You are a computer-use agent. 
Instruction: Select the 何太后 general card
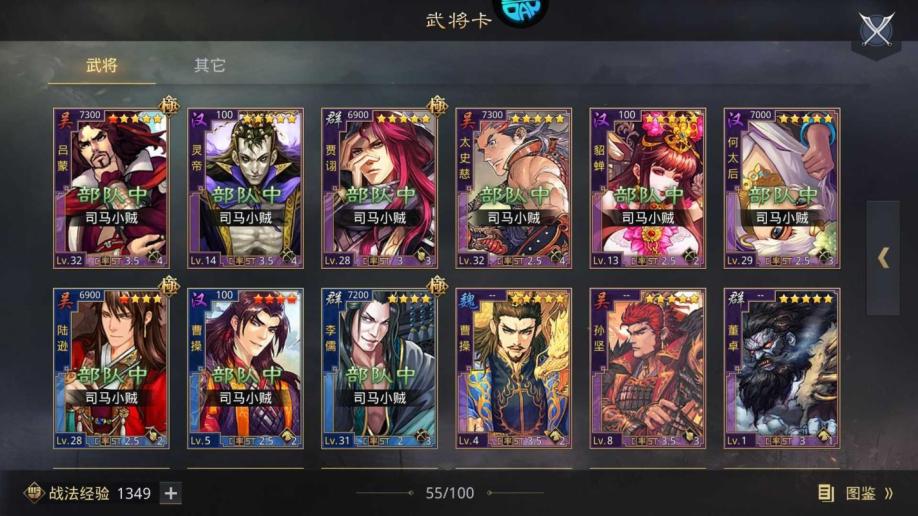781,188
